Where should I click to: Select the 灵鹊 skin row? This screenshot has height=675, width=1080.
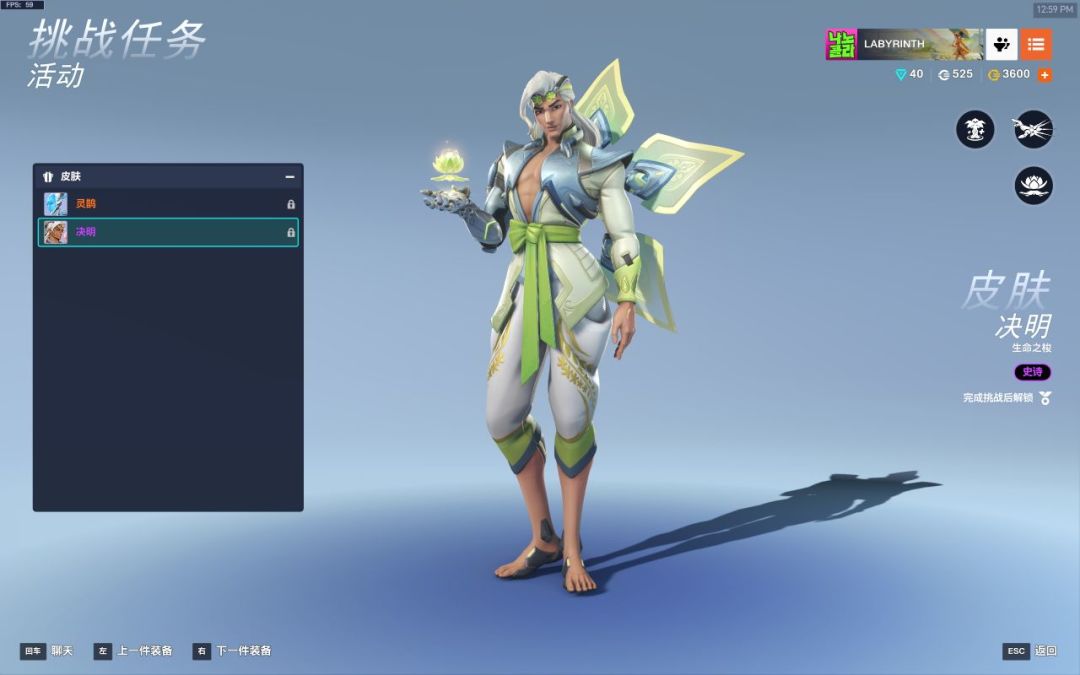(x=168, y=204)
